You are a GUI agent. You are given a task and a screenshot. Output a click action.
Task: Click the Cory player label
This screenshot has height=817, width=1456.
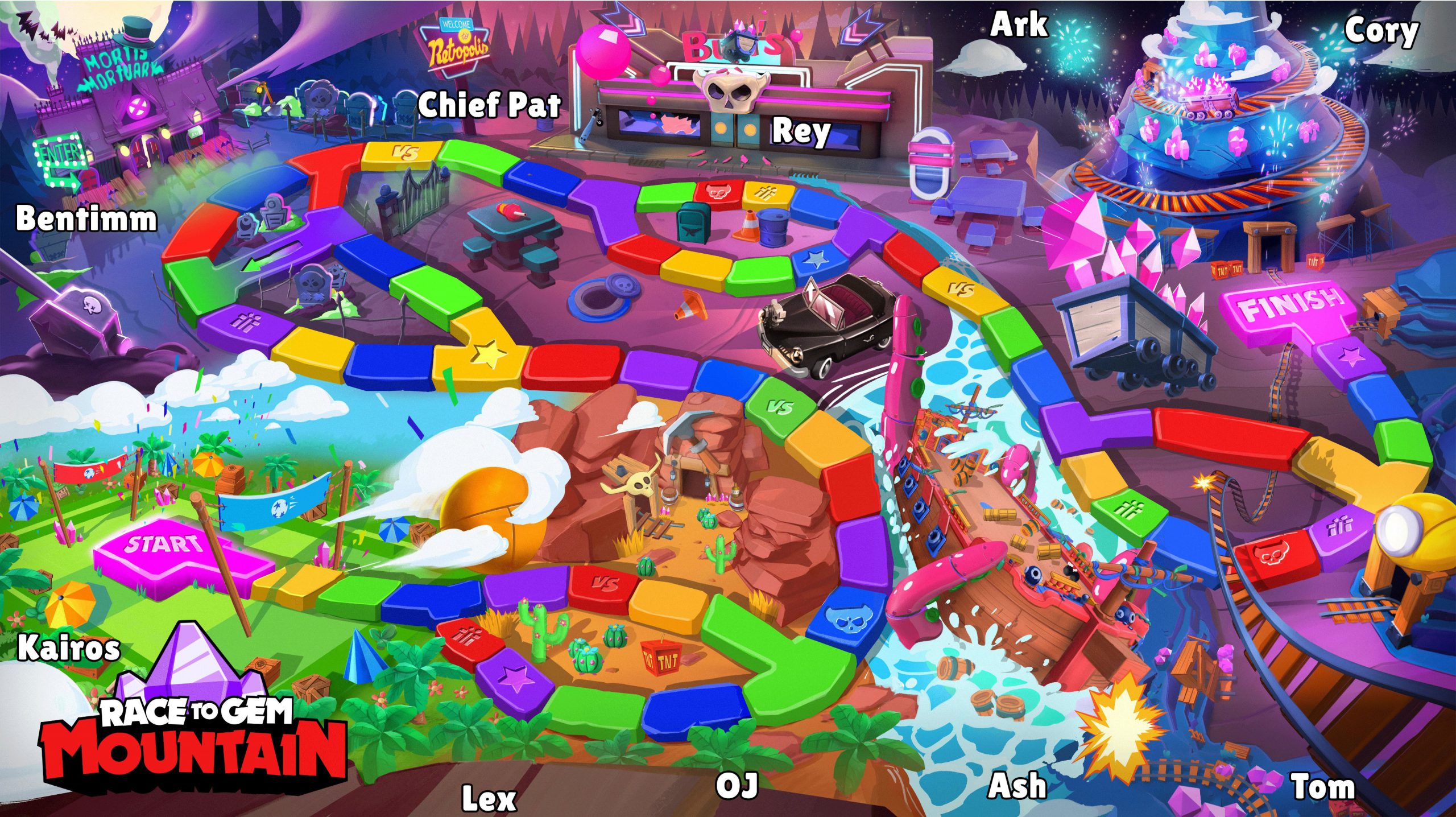tap(1382, 31)
